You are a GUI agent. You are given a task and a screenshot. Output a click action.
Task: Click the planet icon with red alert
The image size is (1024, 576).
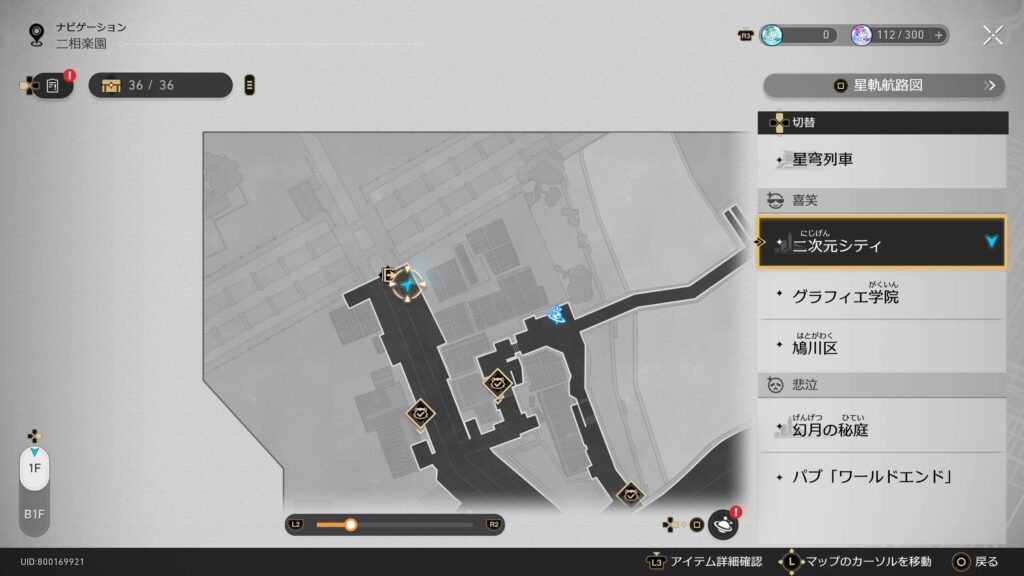pyautogui.click(x=723, y=524)
